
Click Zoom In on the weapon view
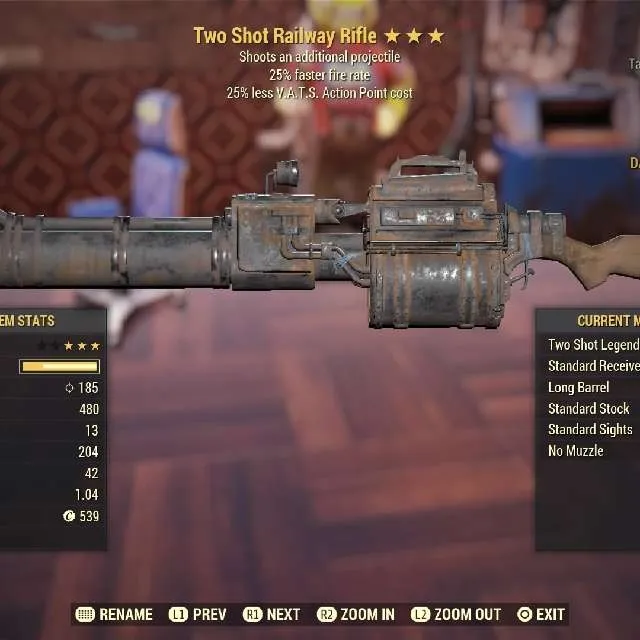[355, 614]
